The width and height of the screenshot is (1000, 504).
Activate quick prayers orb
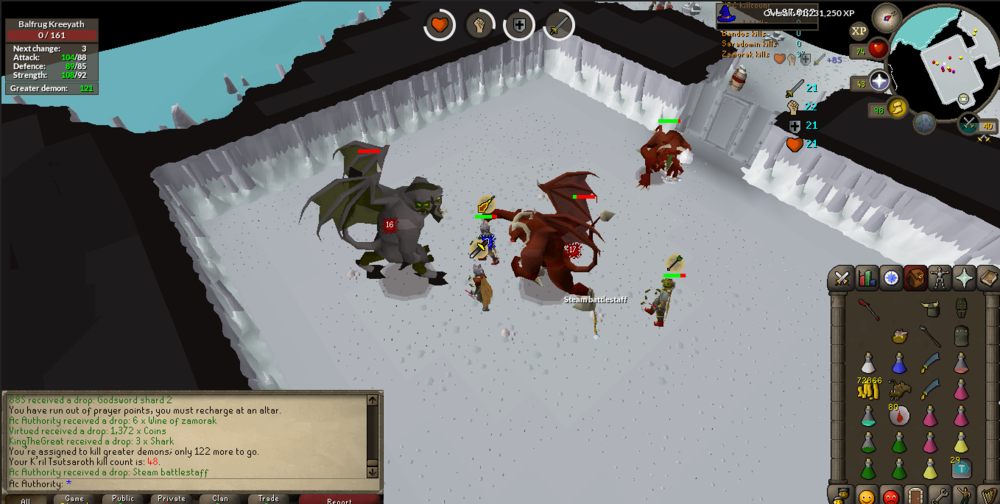[880, 82]
